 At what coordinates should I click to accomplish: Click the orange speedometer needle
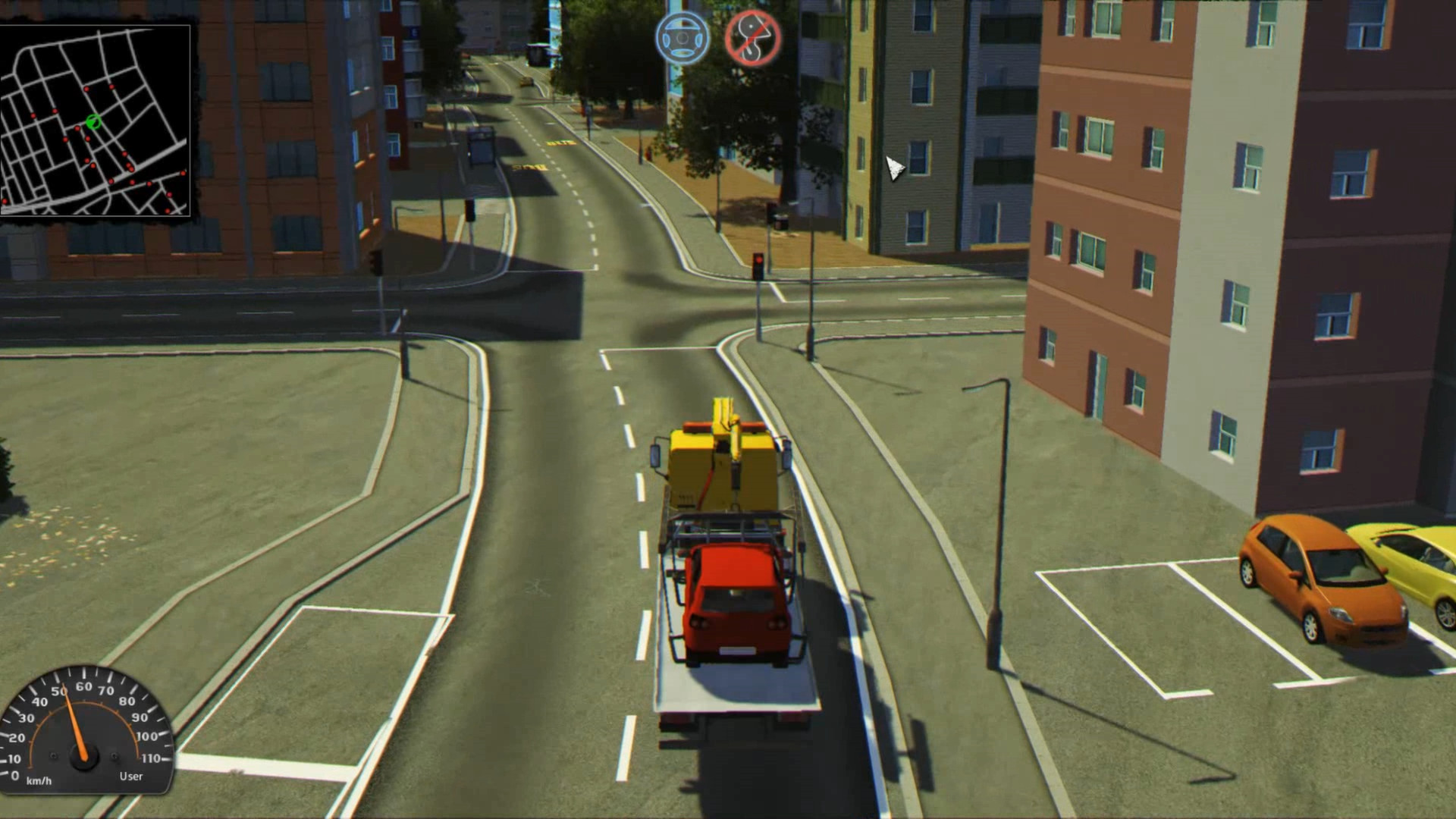click(76, 720)
